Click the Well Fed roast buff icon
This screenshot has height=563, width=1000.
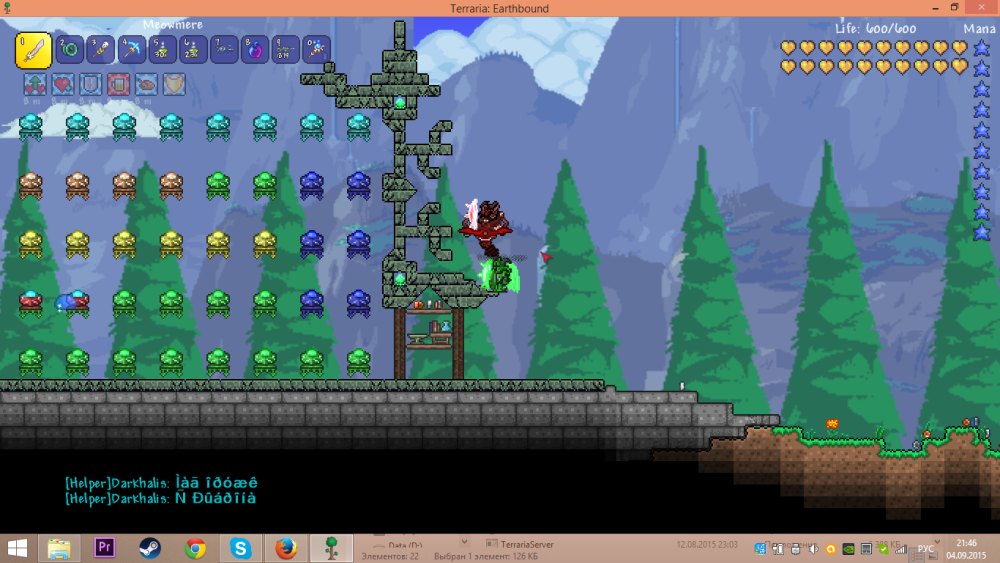click(146, 86)
